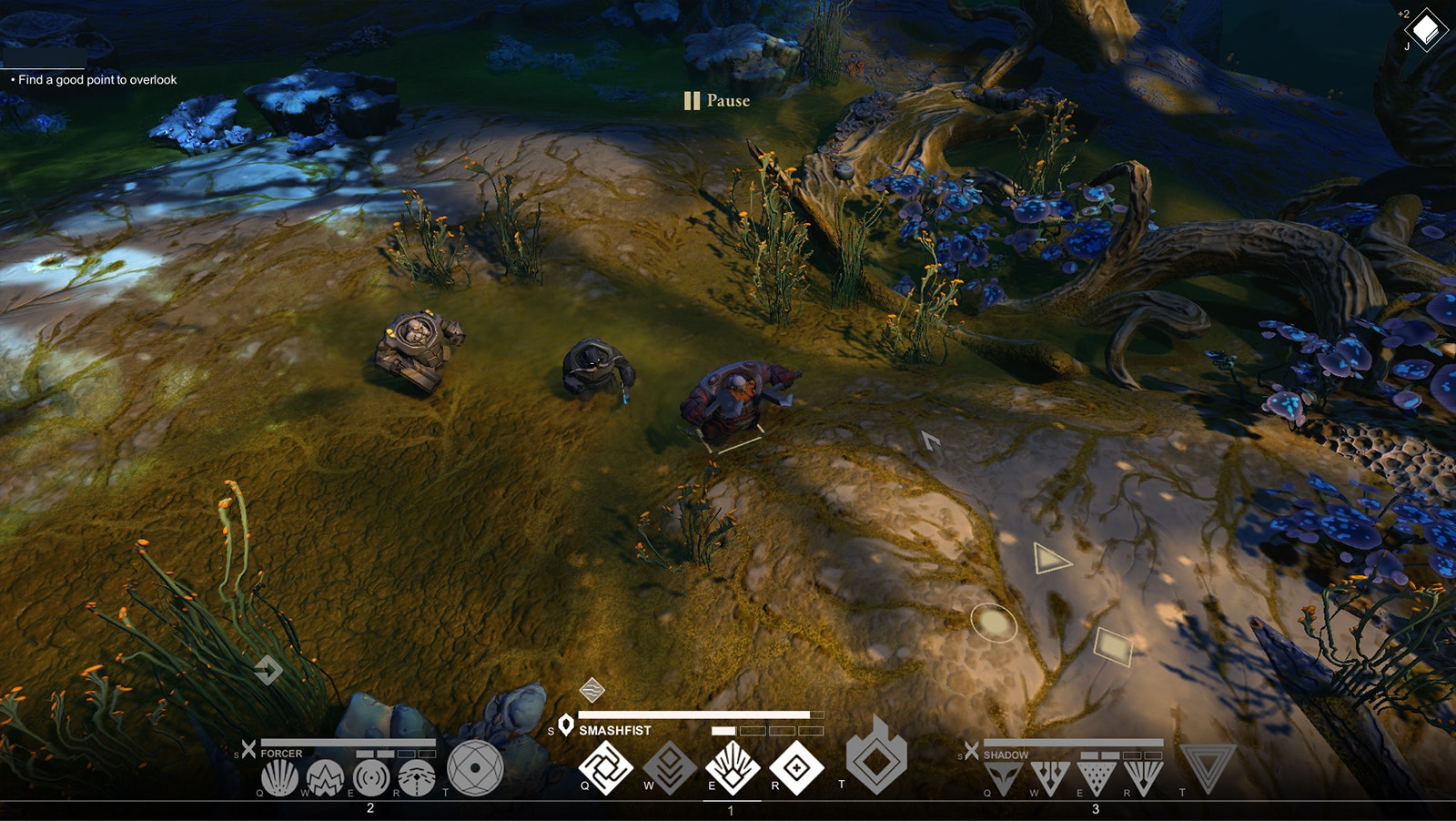This screenshot has height=821, width=1456.
Task: Select Smashfist's Q grapple ability icon
Action: click(x=605, y=769)
